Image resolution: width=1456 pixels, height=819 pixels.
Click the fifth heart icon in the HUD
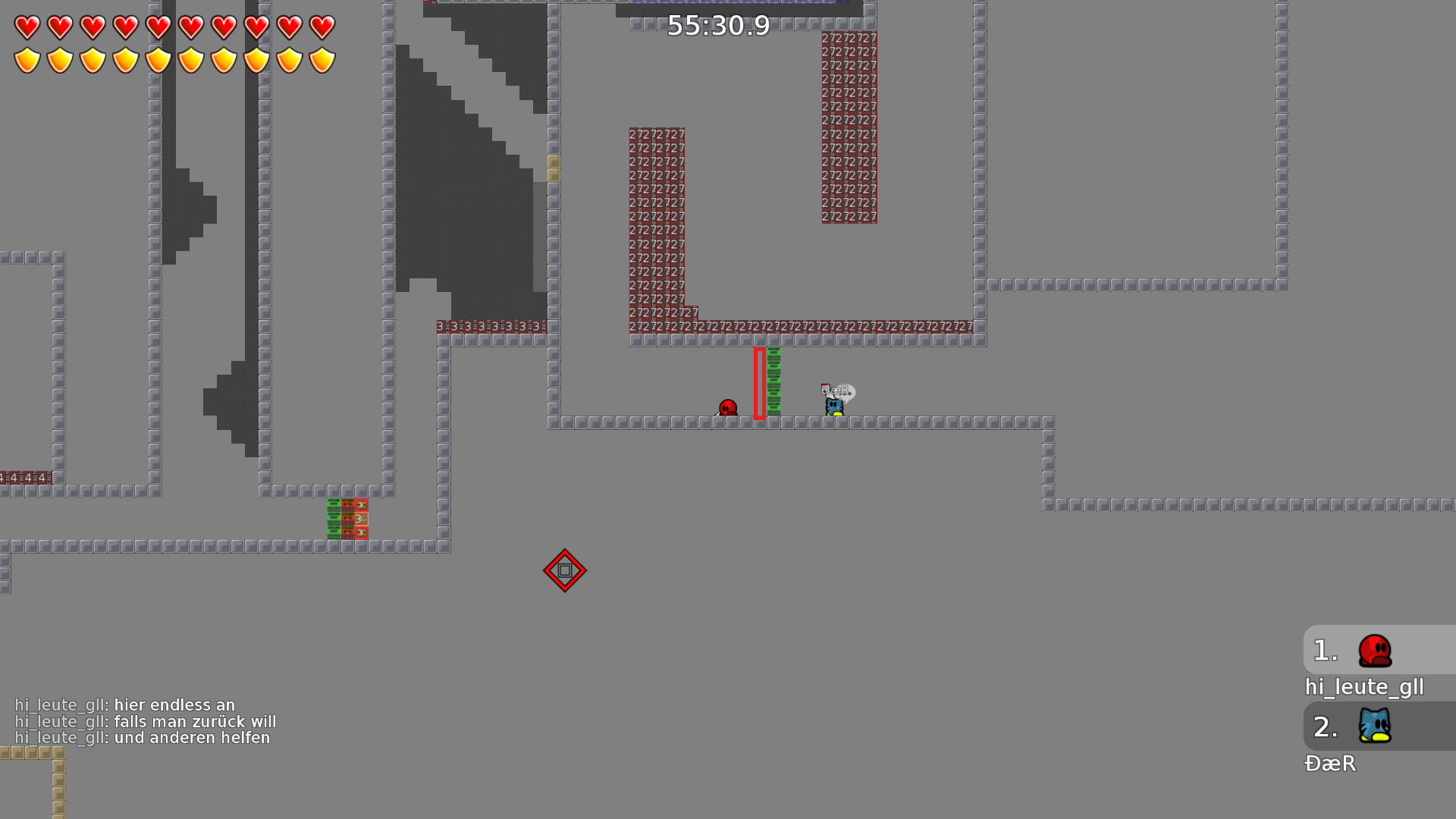pos(158,28)
